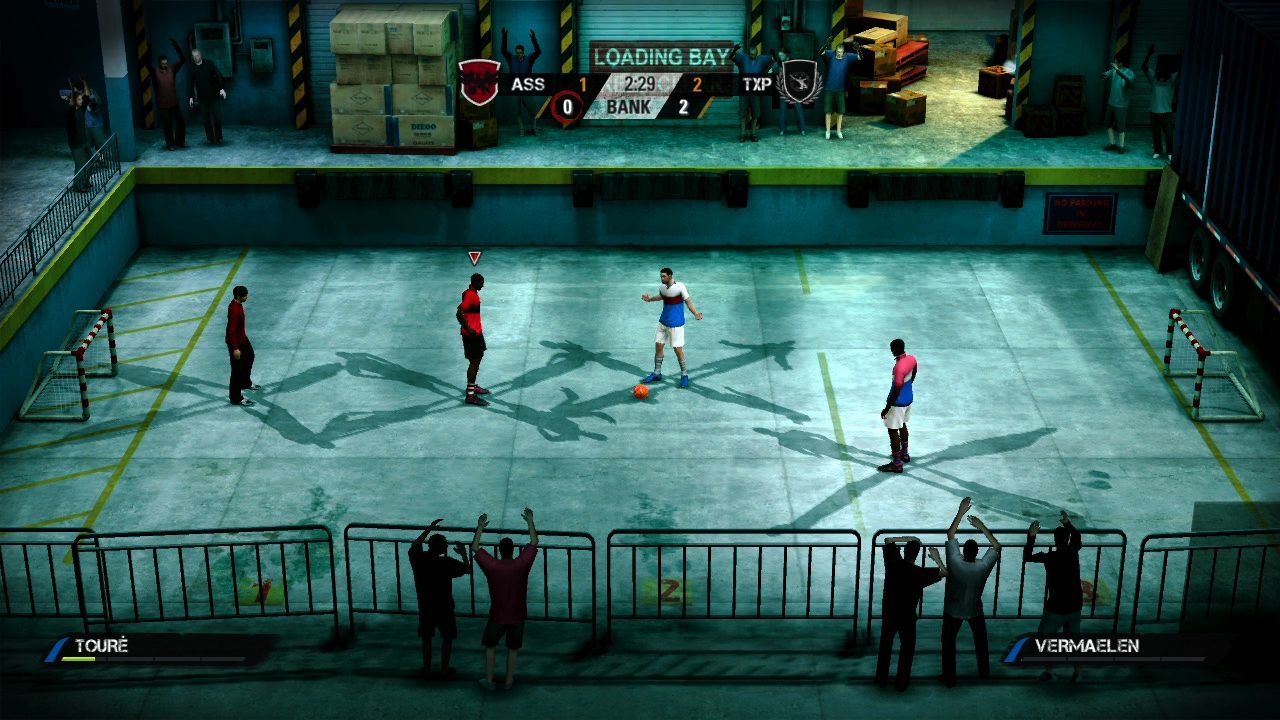Click the blue stripe on Vermaelen's nameplate
Image resolution: width=1280 pixels, height=720 pixels.
[x=1015, y=648]
